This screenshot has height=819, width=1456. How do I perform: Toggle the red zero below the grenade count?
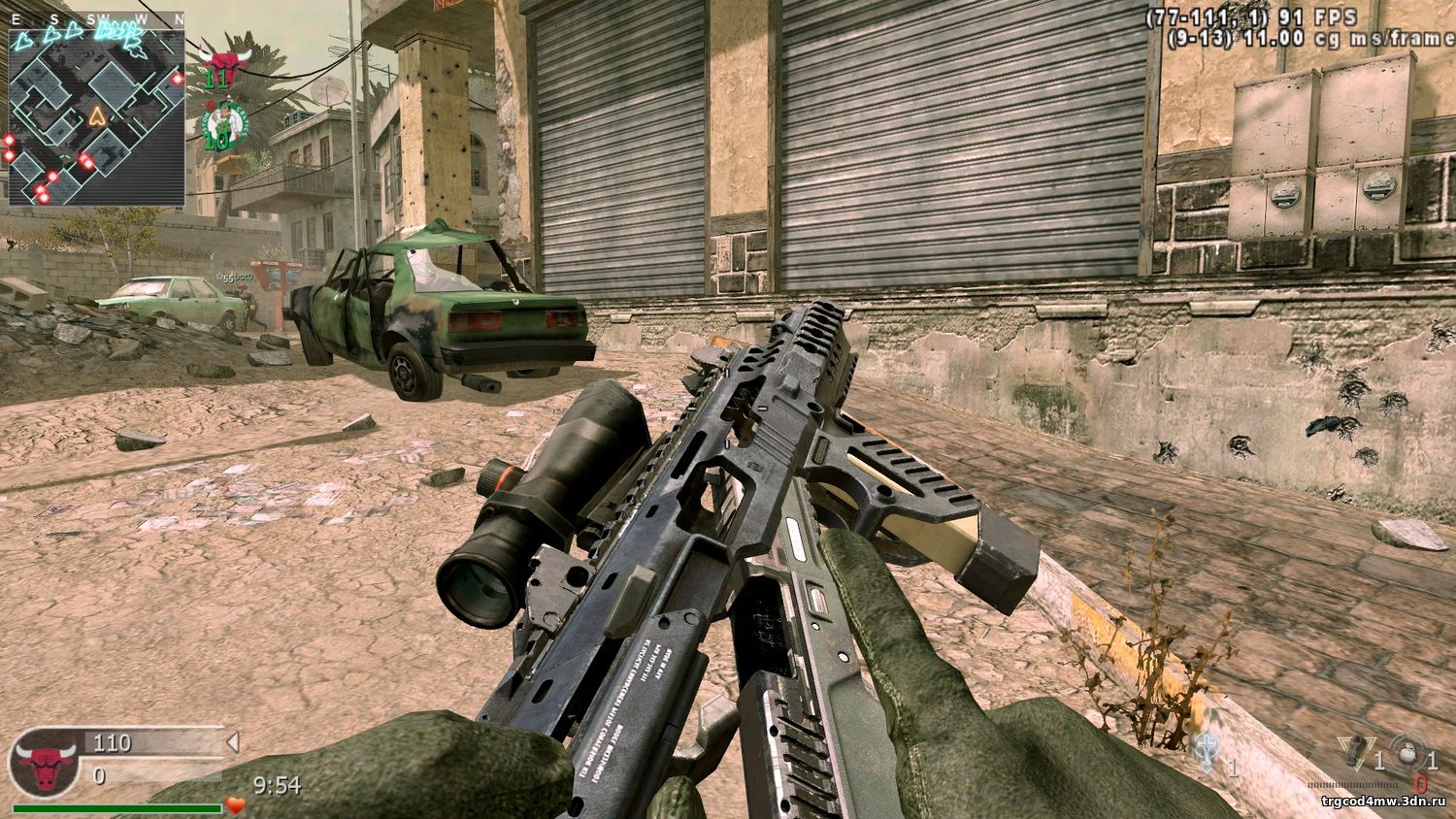pyautogui.click(x=1421, y=783)
